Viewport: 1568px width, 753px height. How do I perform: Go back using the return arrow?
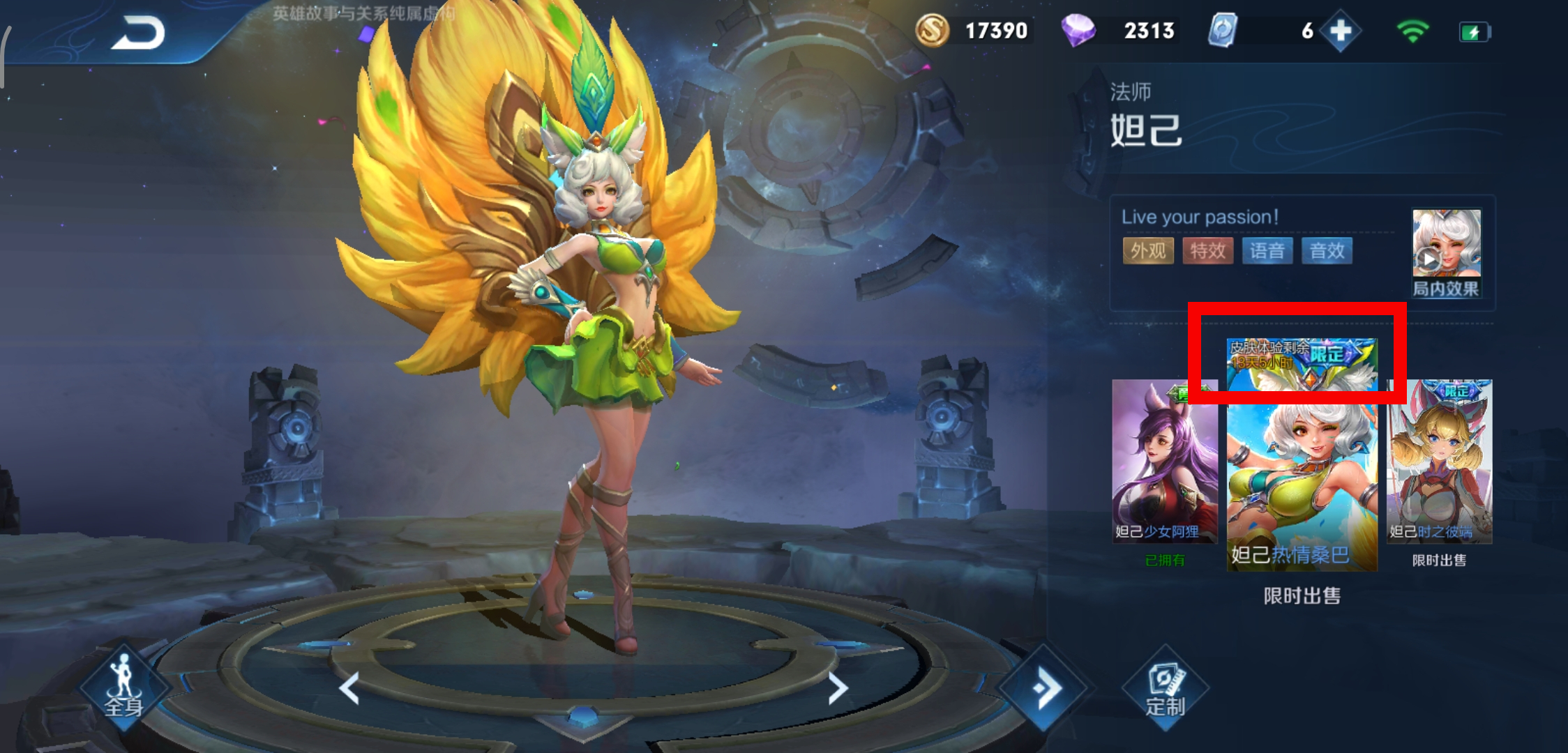(138, 33)
